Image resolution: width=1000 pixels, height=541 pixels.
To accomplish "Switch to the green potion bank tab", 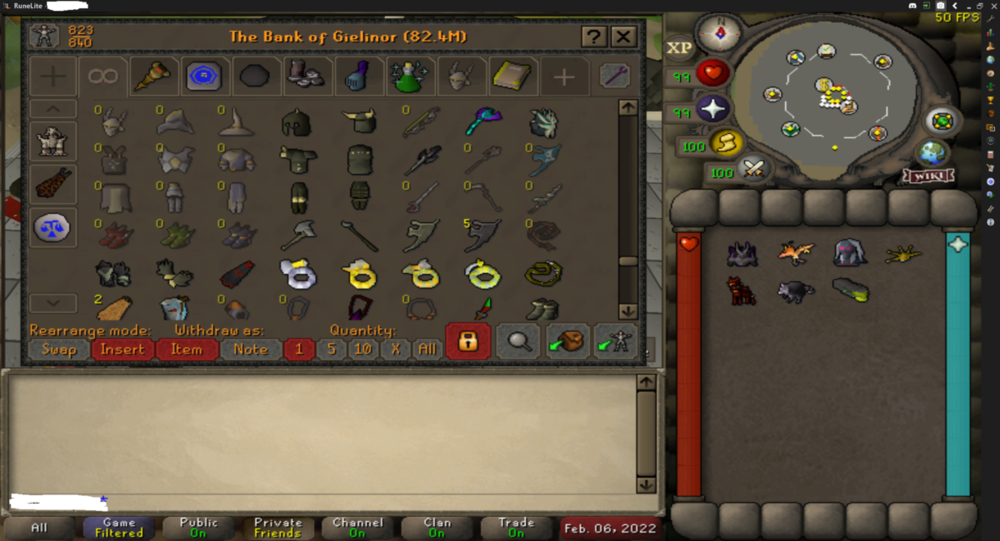I will [x=410, y=76].
